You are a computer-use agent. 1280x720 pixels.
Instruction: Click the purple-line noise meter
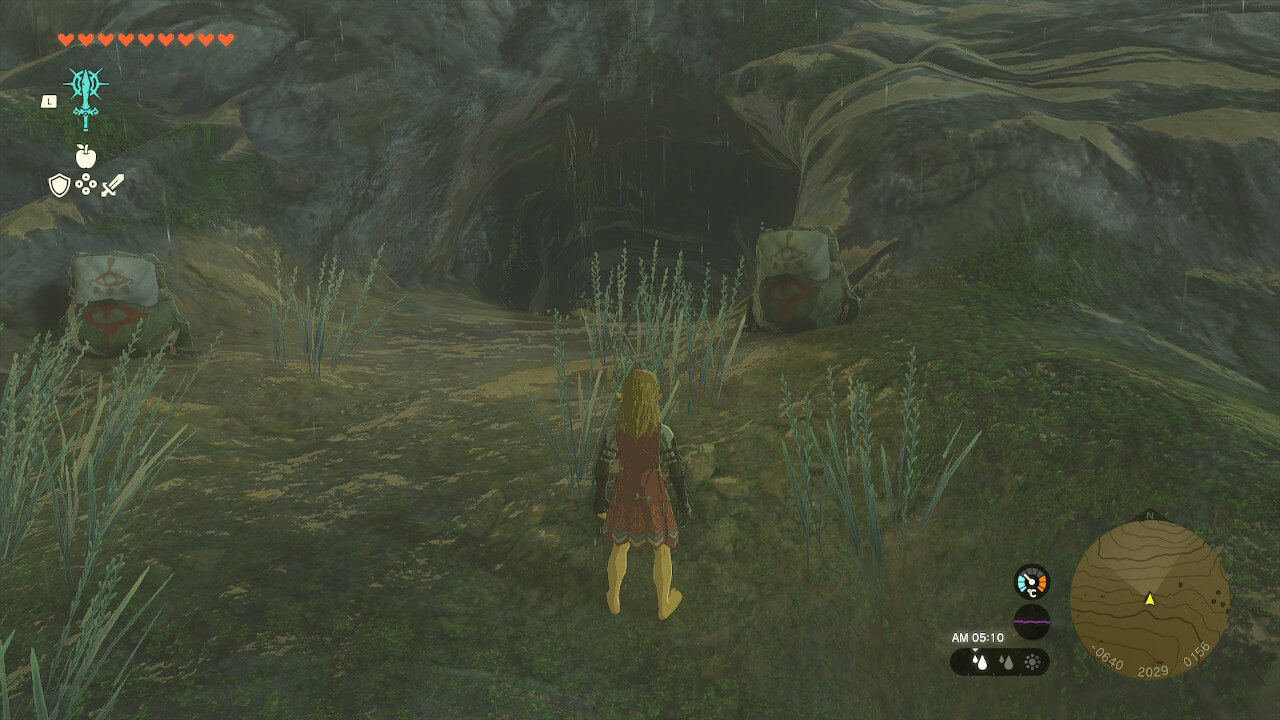[1031, 621]
